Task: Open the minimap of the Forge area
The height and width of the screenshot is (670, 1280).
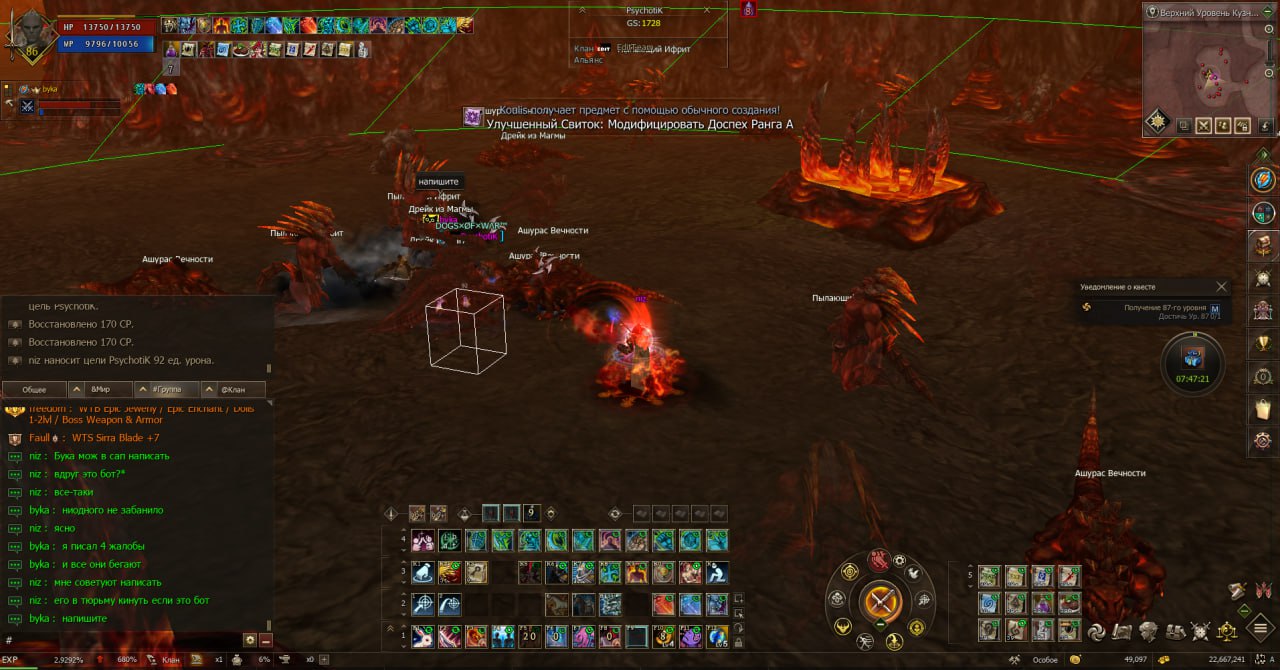Action: point(1211,69)
